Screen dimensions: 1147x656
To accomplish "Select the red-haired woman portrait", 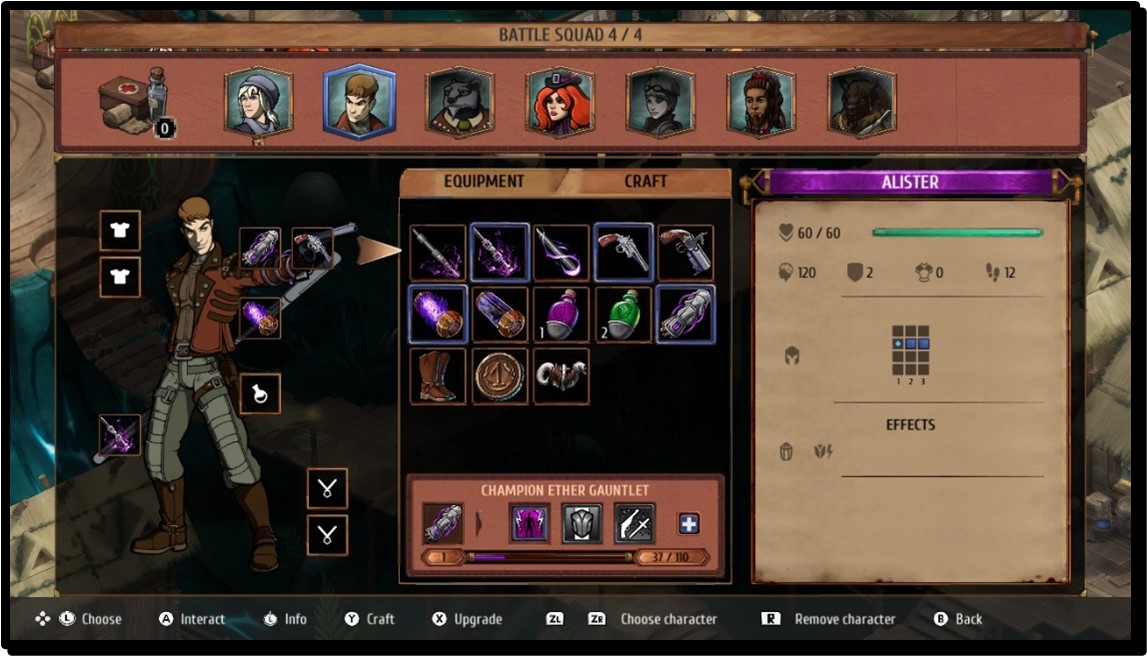I will [560, 102].
